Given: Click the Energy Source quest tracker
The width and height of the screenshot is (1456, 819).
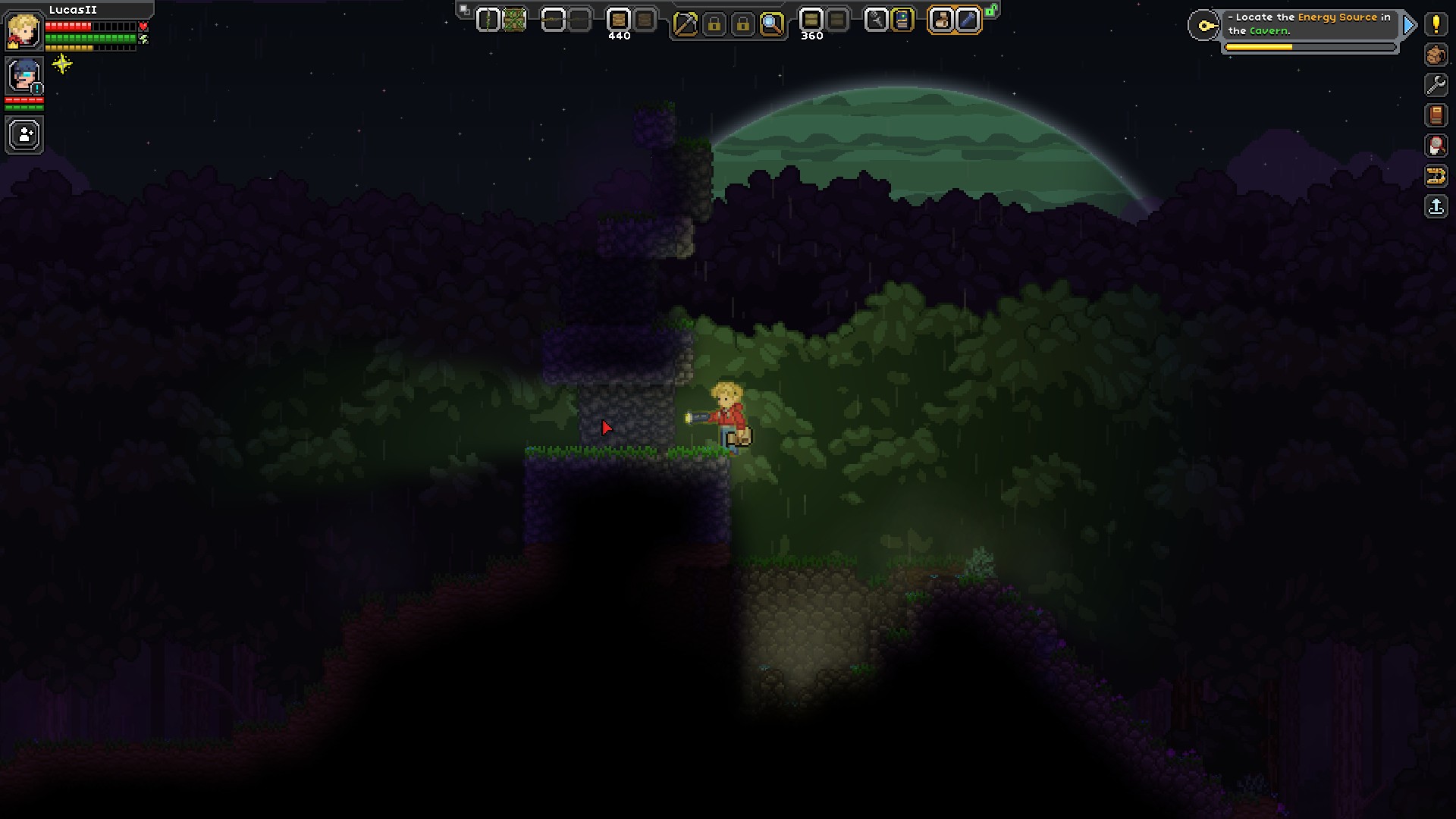Looking at the screenshot, I should pos(1309,24).
